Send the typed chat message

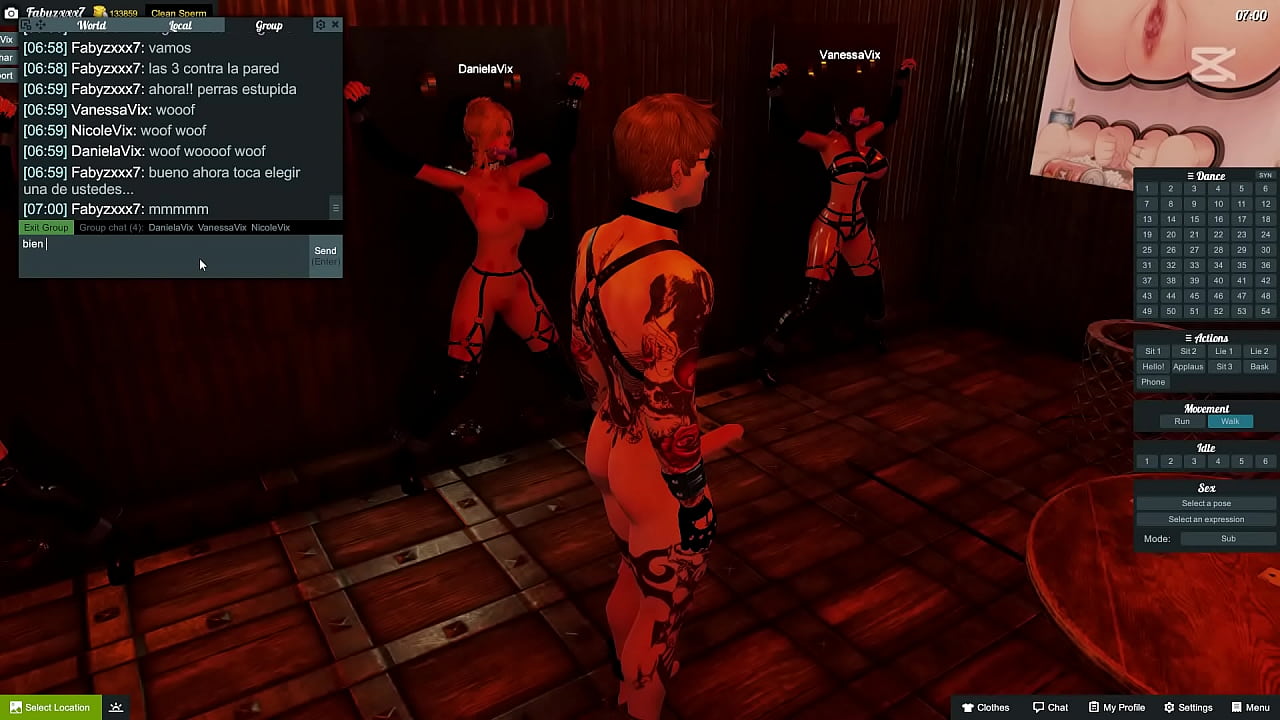[x=325, y=252]
